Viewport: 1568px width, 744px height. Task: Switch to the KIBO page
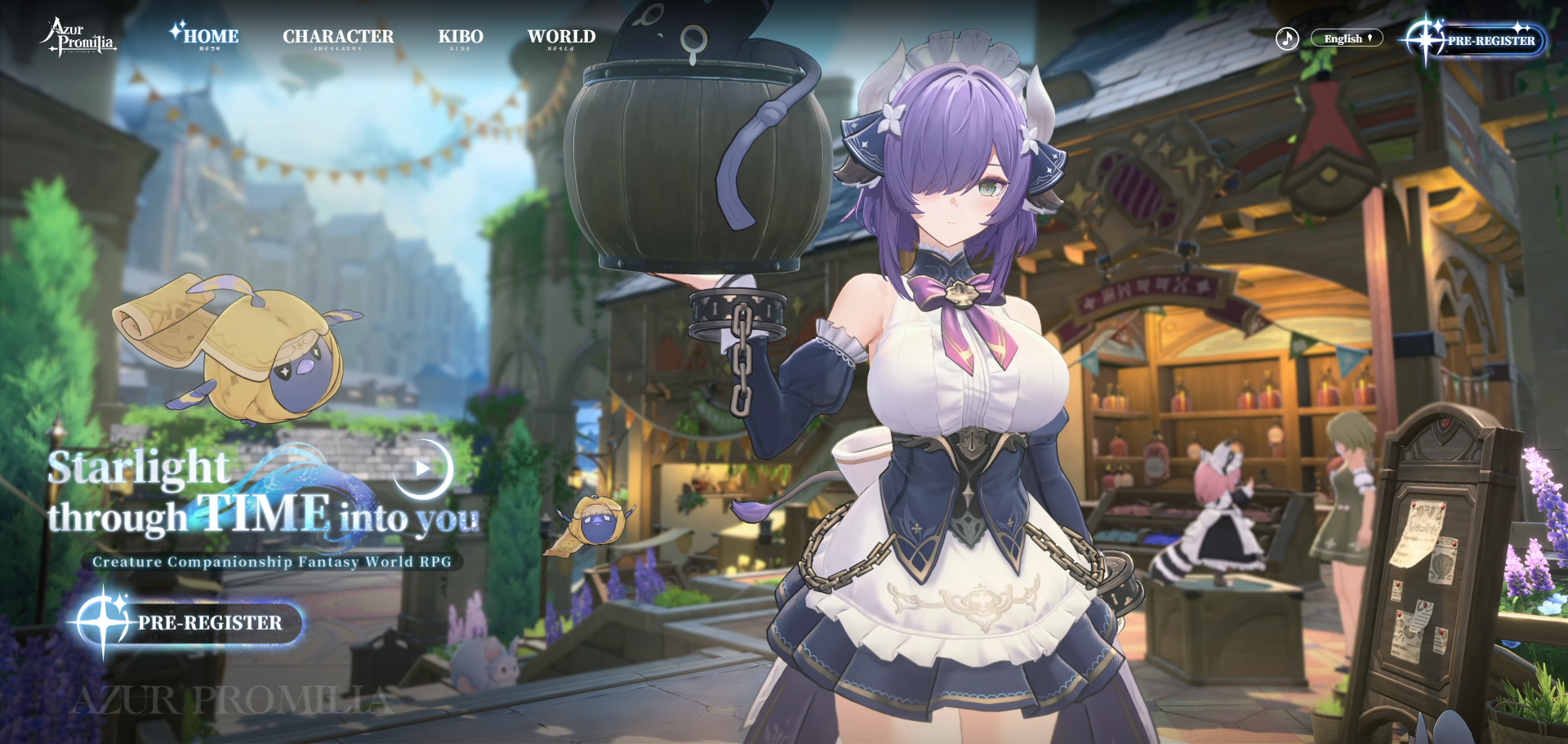pos(461,37)
